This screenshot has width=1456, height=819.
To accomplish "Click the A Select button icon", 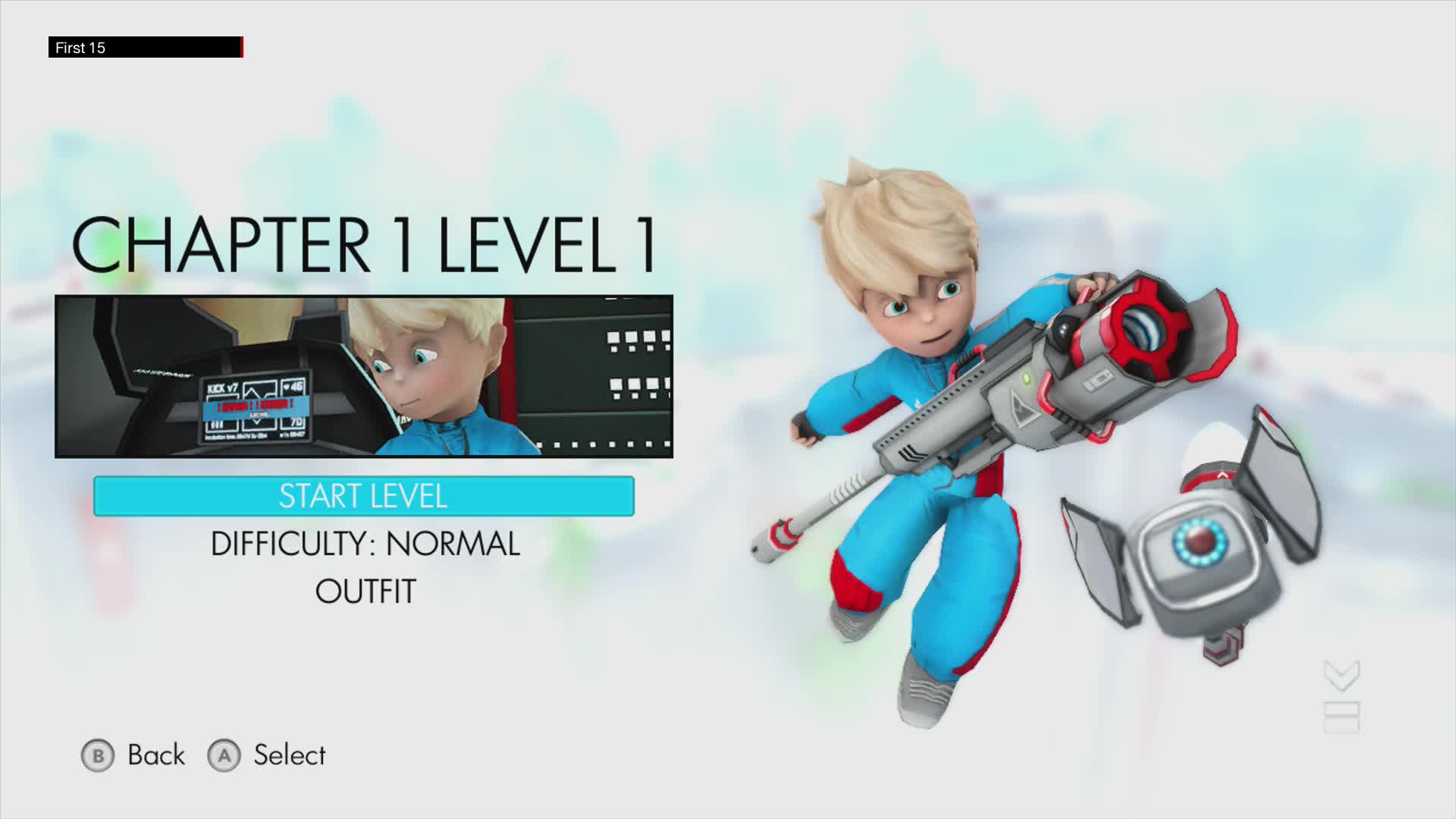I will click(x=225, y=755).
